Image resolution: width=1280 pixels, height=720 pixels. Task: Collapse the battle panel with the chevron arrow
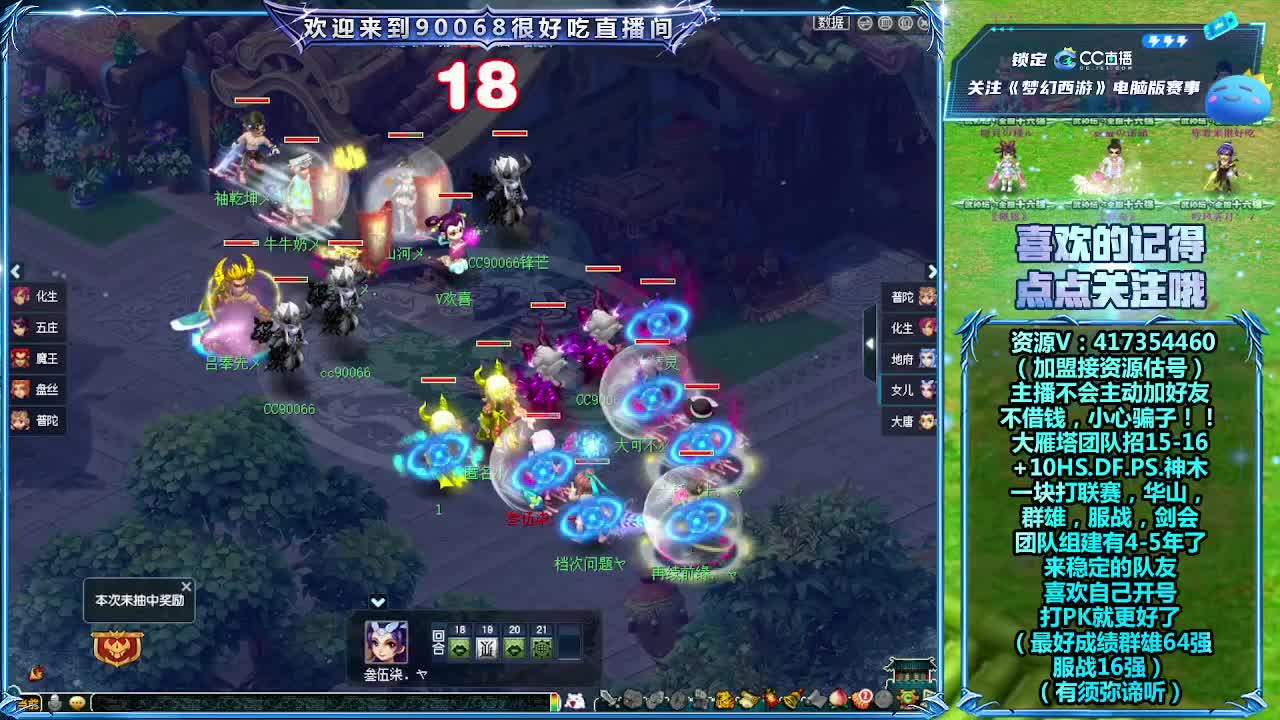coord(378,602)
